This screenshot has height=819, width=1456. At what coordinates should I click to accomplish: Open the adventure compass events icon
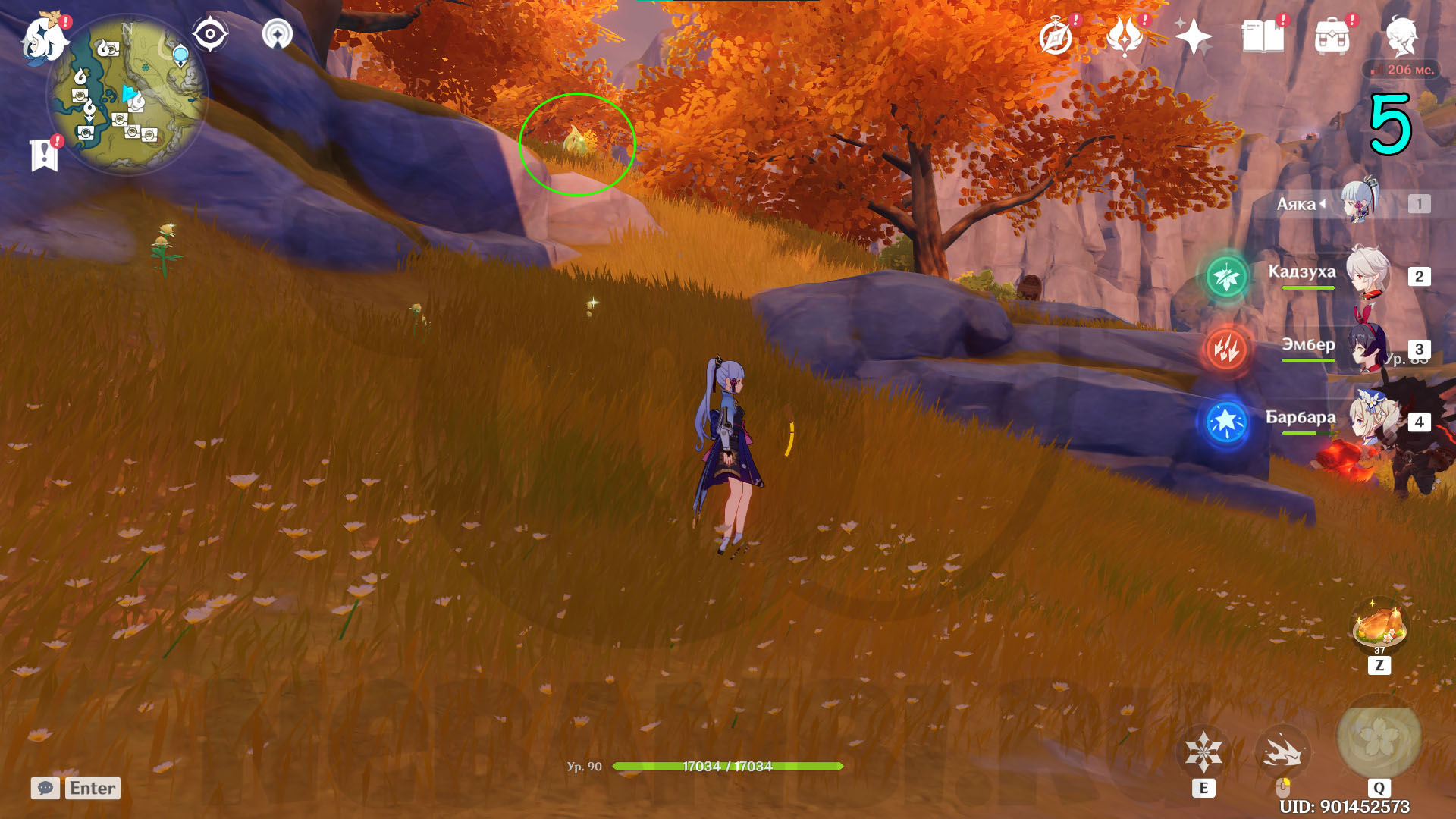[x=1056, y=37]
